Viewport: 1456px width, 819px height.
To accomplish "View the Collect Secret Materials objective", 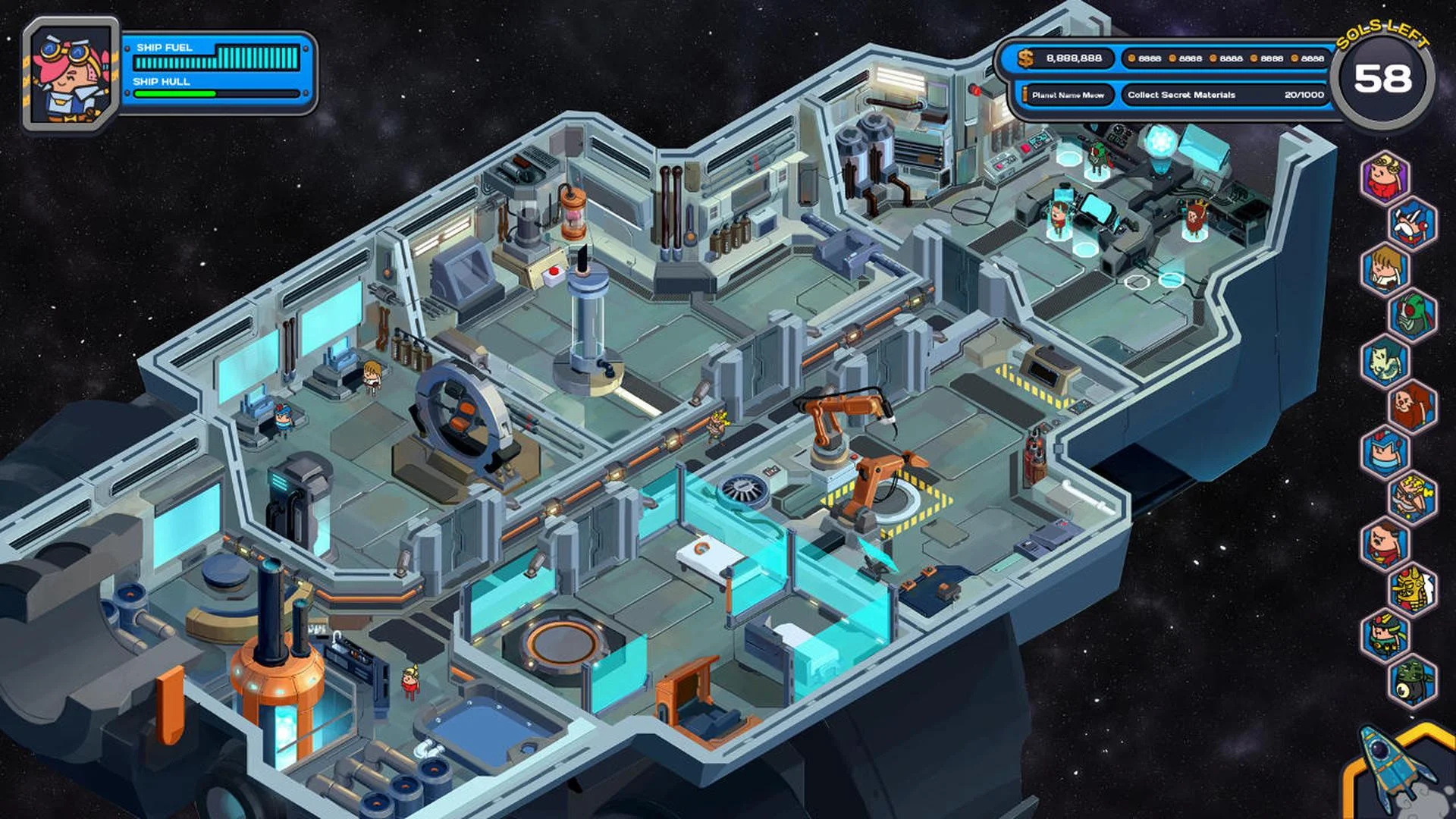I will click(1183, 96).
